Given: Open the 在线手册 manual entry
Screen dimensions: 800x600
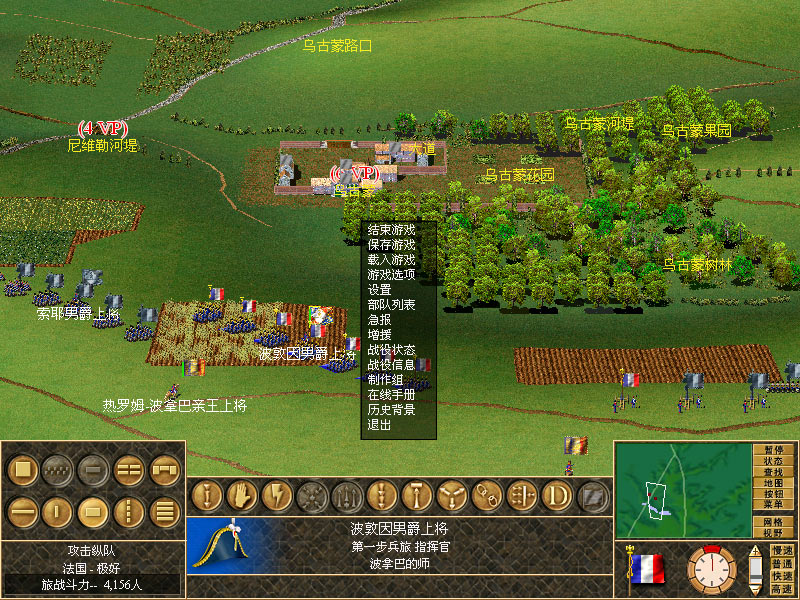Looking at the screenshot, I should [391, 394].
